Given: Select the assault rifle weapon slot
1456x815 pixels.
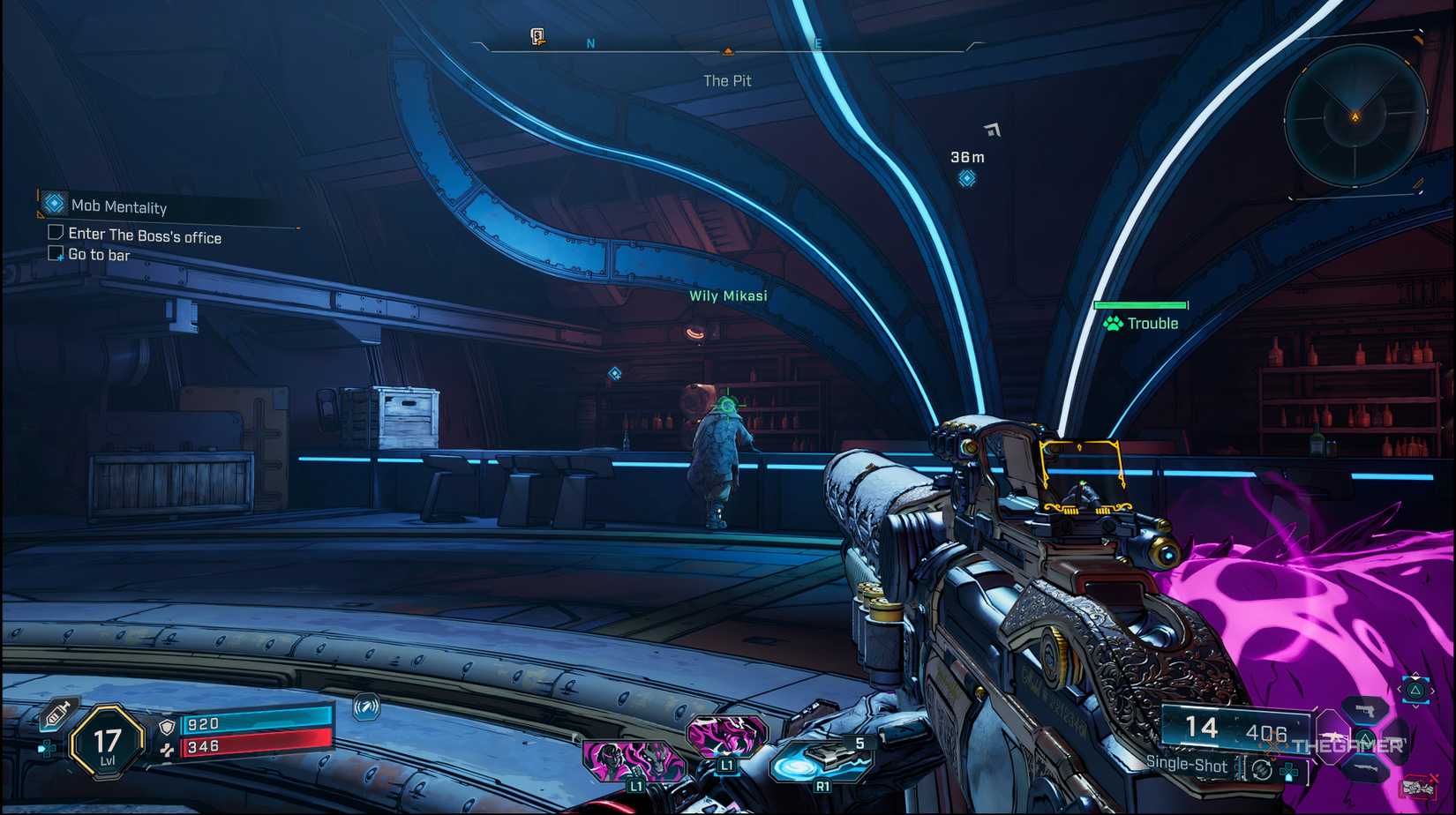Looking at the screenshot, I should click(1331, 736).
